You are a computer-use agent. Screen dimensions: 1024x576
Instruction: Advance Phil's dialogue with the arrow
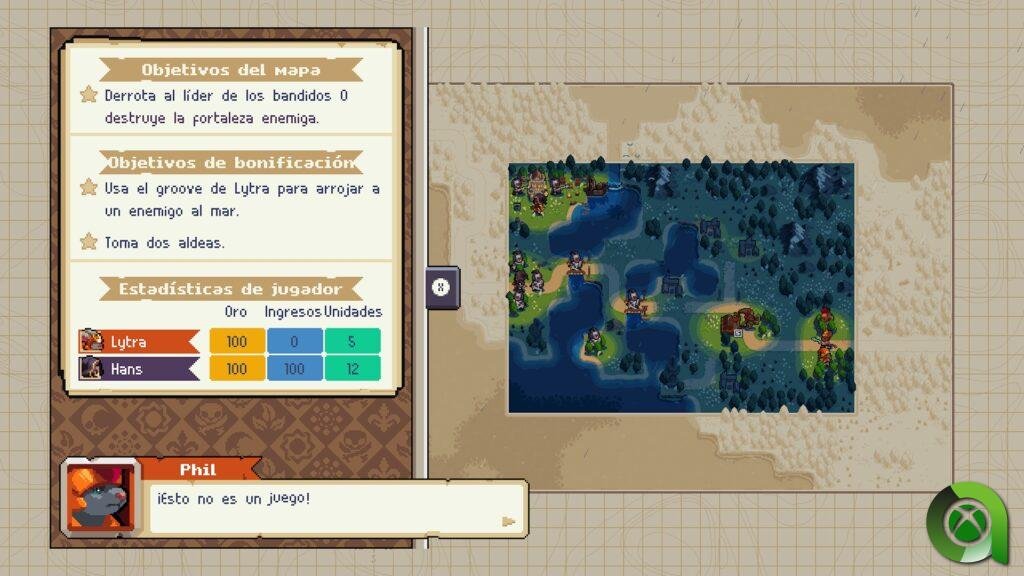(x=509, y=521)
